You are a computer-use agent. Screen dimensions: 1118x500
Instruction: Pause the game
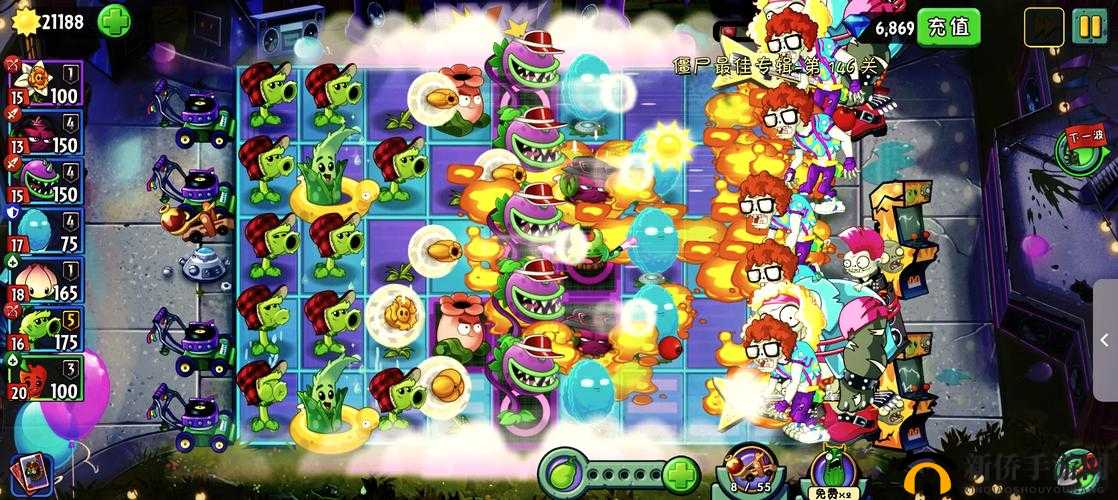click(1087, 26)
